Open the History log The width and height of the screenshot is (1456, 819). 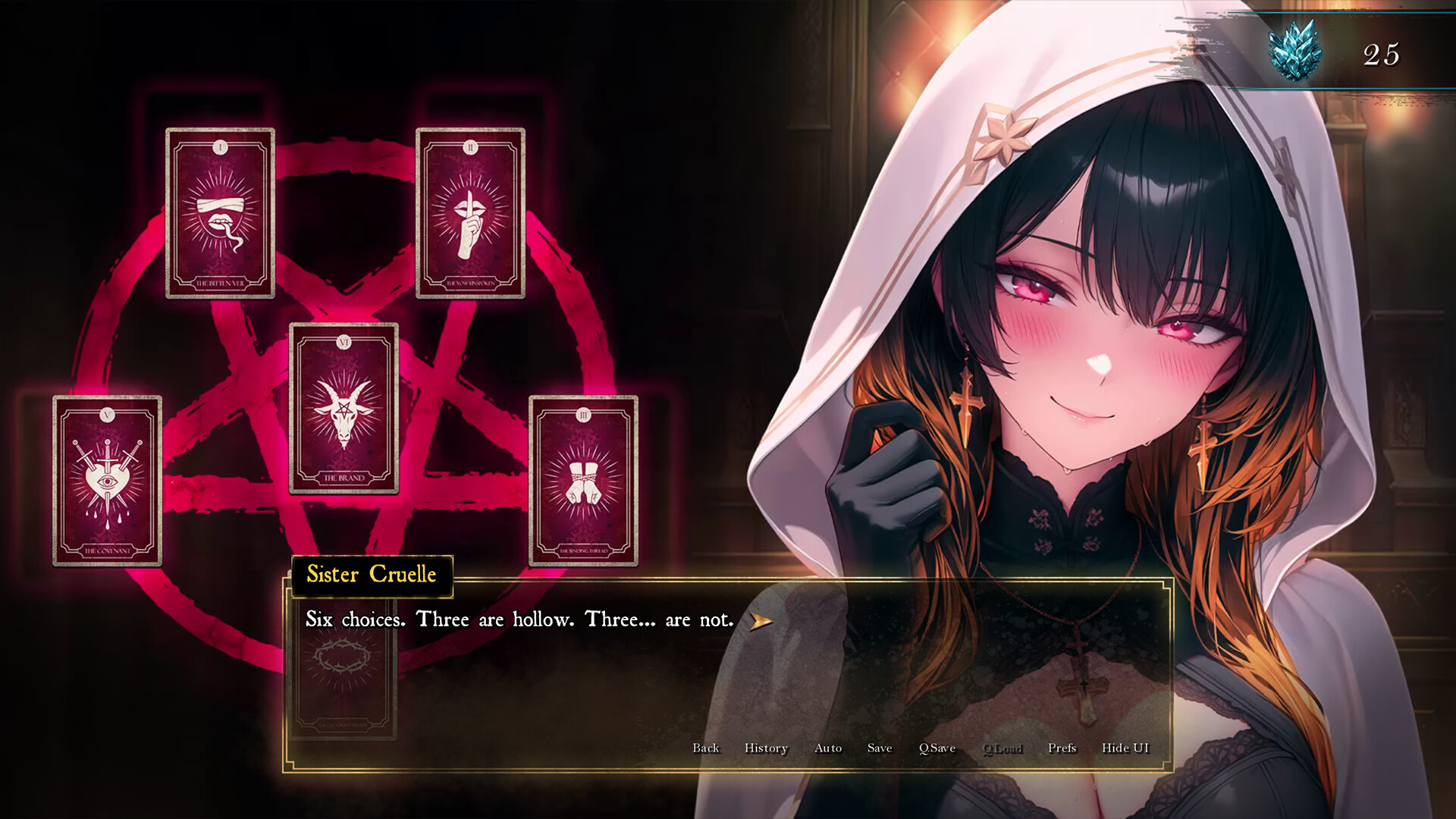[x=765, y=748]
